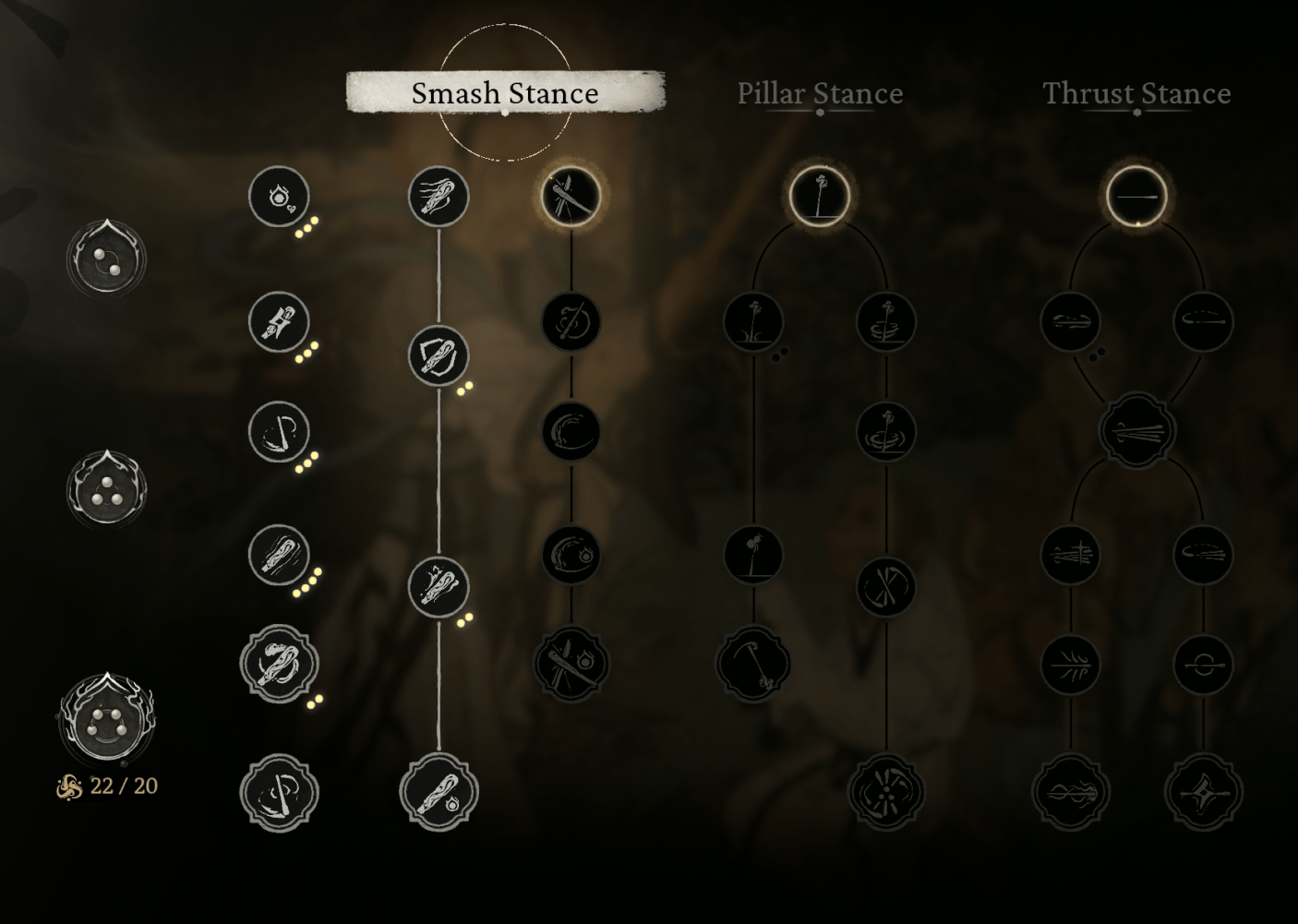Click the staff-through-ring Thrust Stance node
Screen dimensions: 1298x924
1203,664
